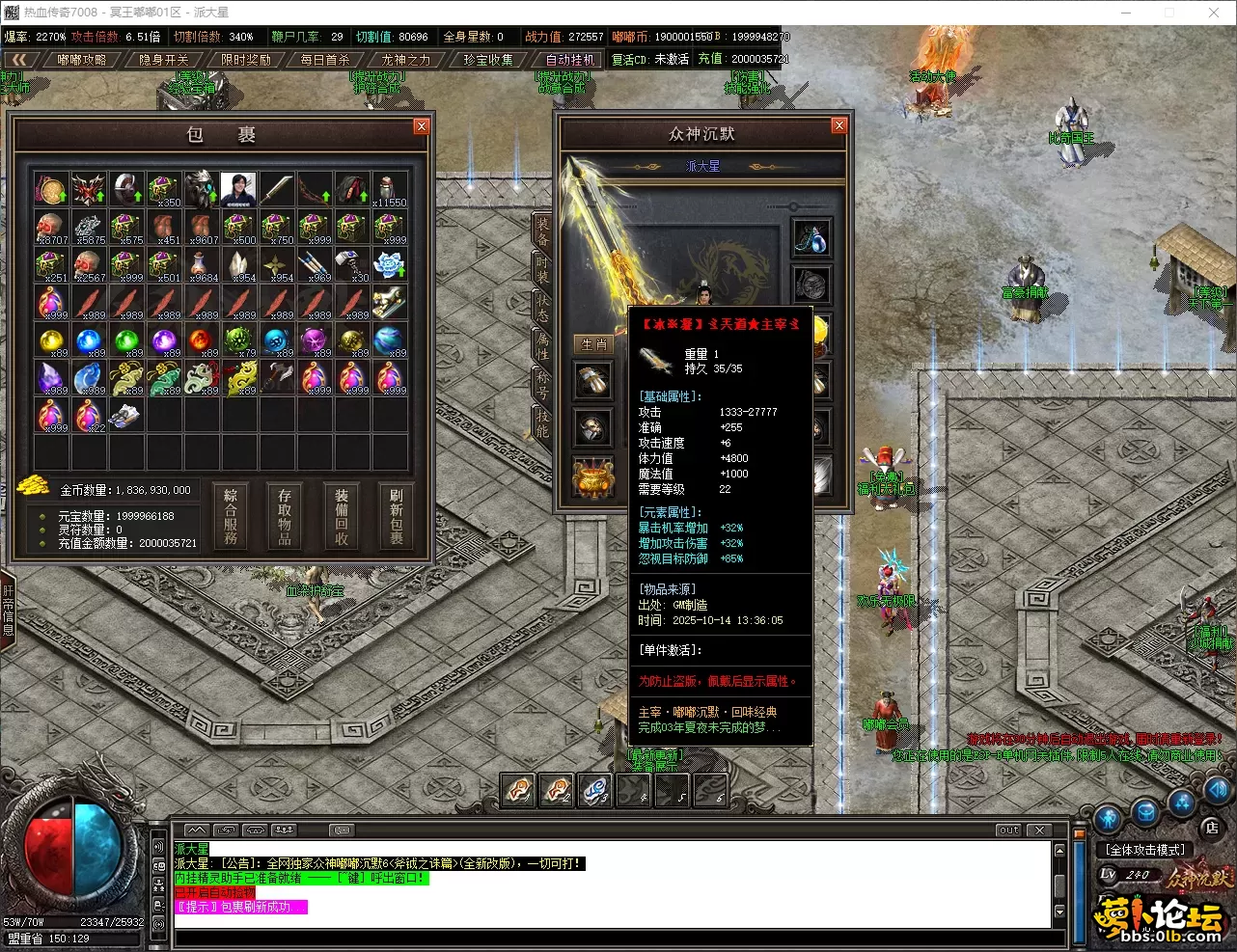Click the 综合服务 button in the bag

[x=231, y=516]
